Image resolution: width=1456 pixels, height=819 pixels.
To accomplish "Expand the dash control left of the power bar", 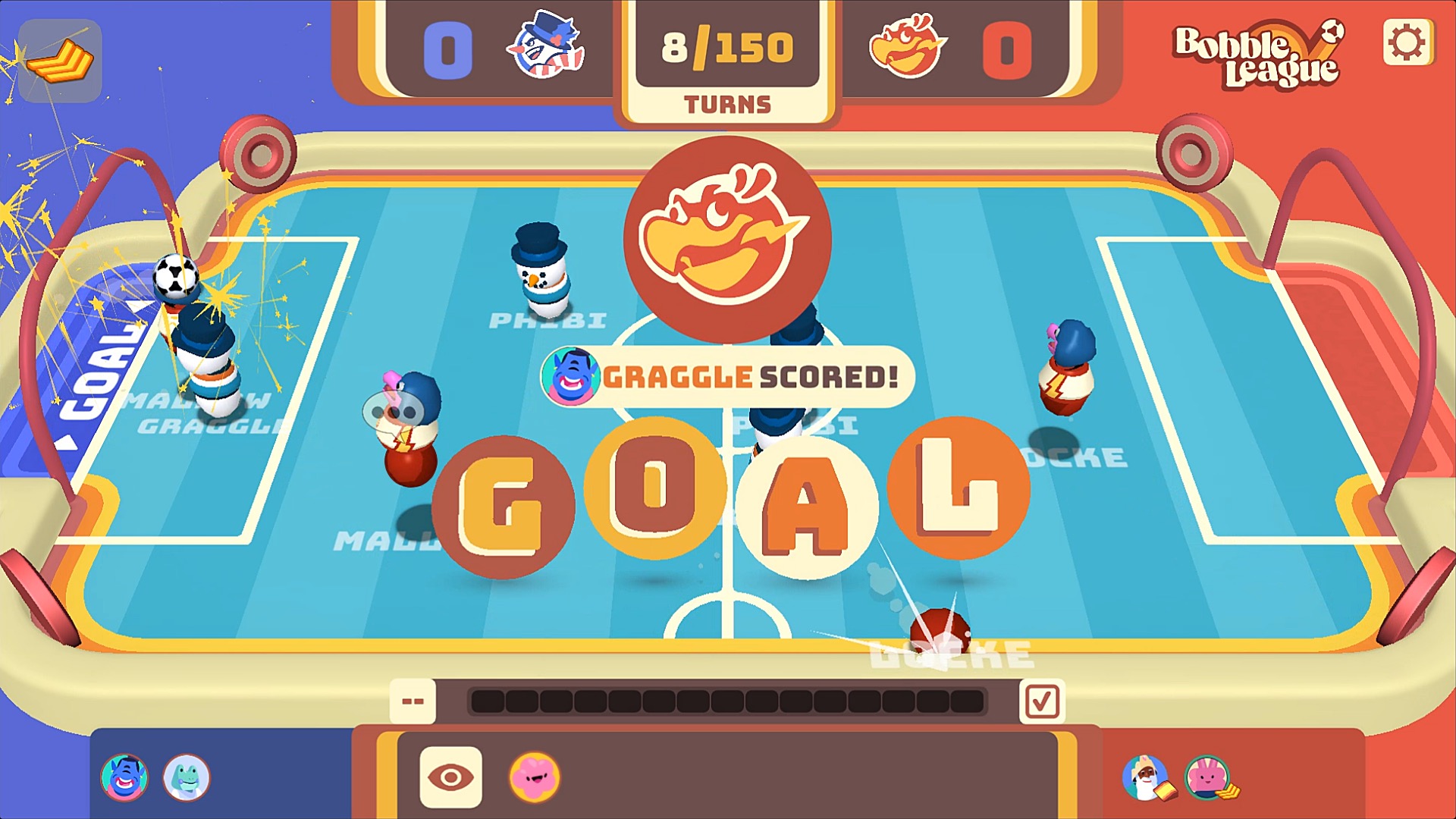I will (413, 700).
